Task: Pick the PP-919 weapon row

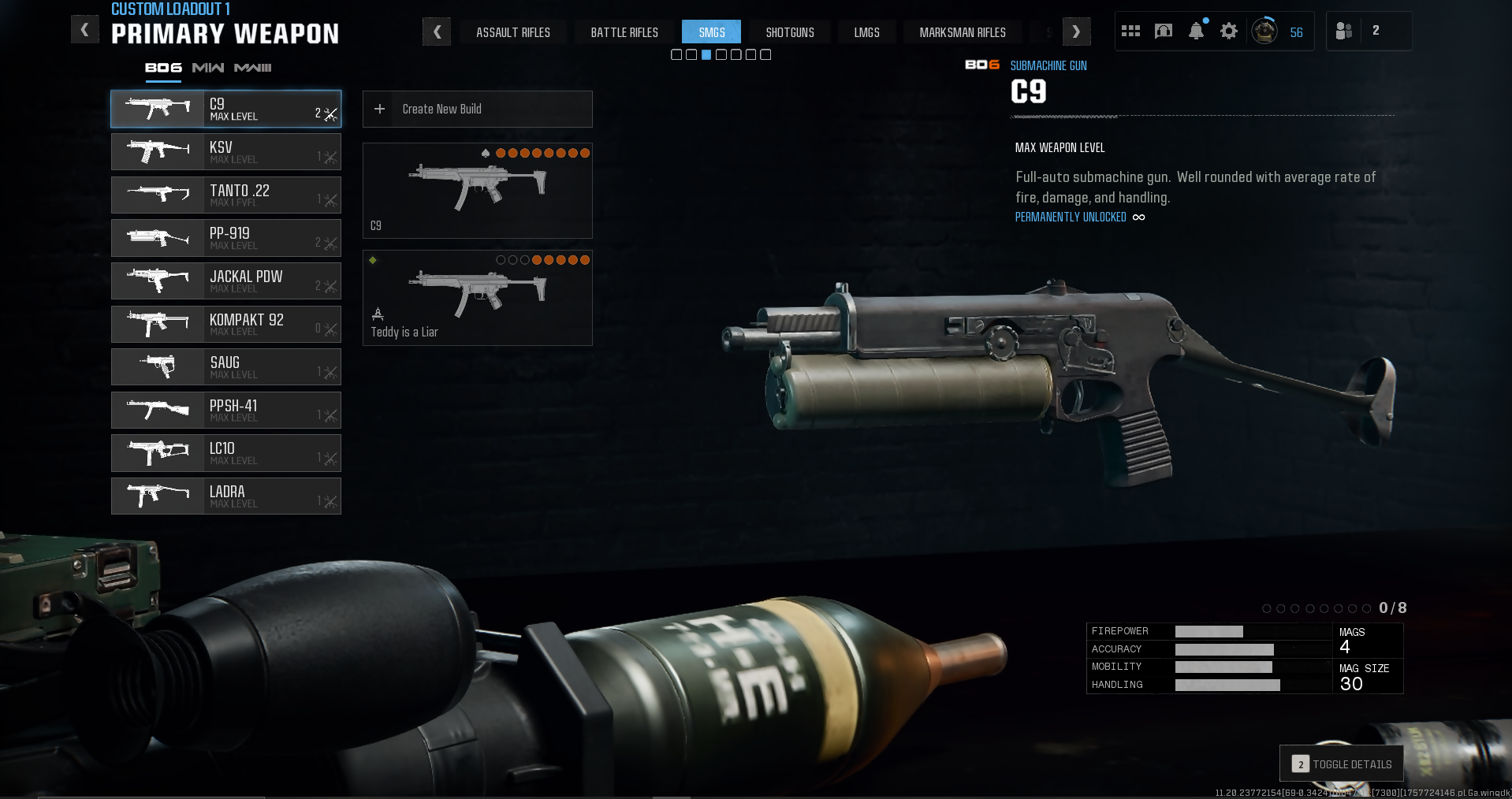Action: [x=225, y=238]
